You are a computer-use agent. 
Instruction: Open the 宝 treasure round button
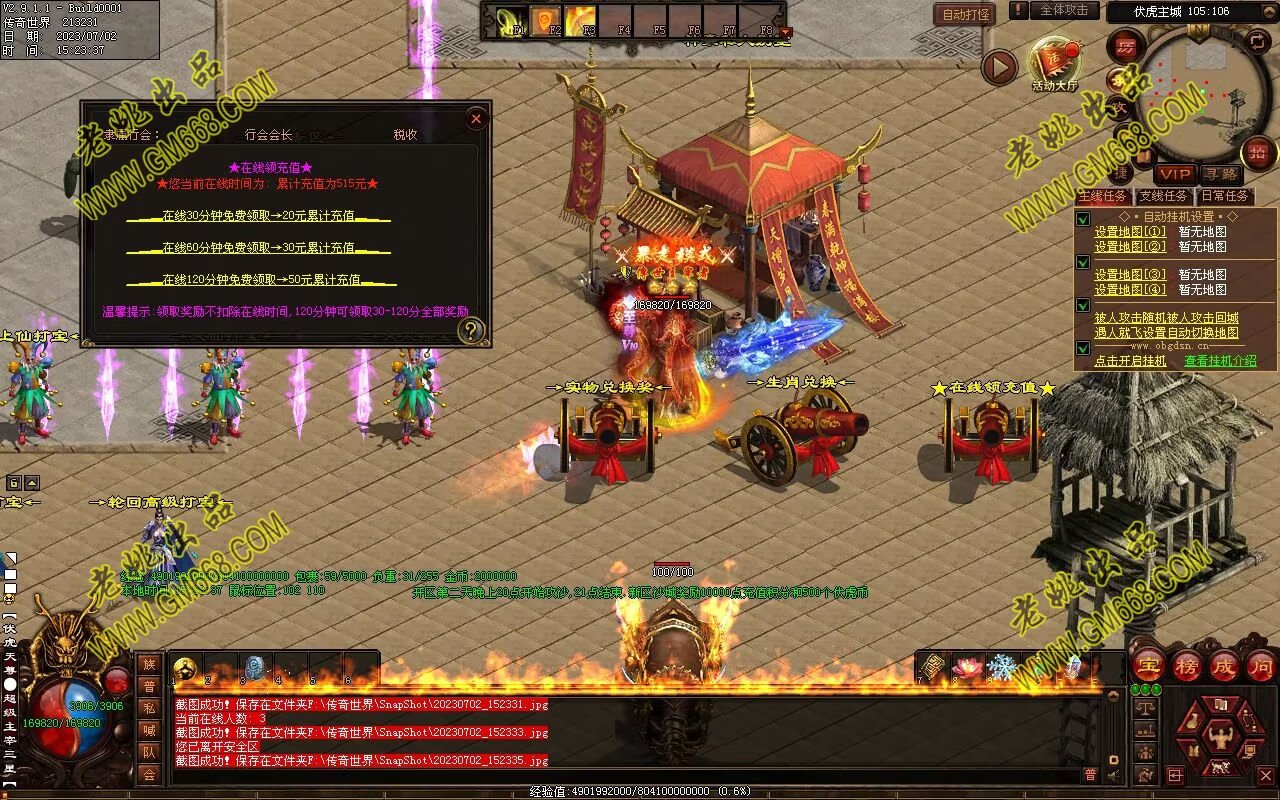pos(1148,665)
